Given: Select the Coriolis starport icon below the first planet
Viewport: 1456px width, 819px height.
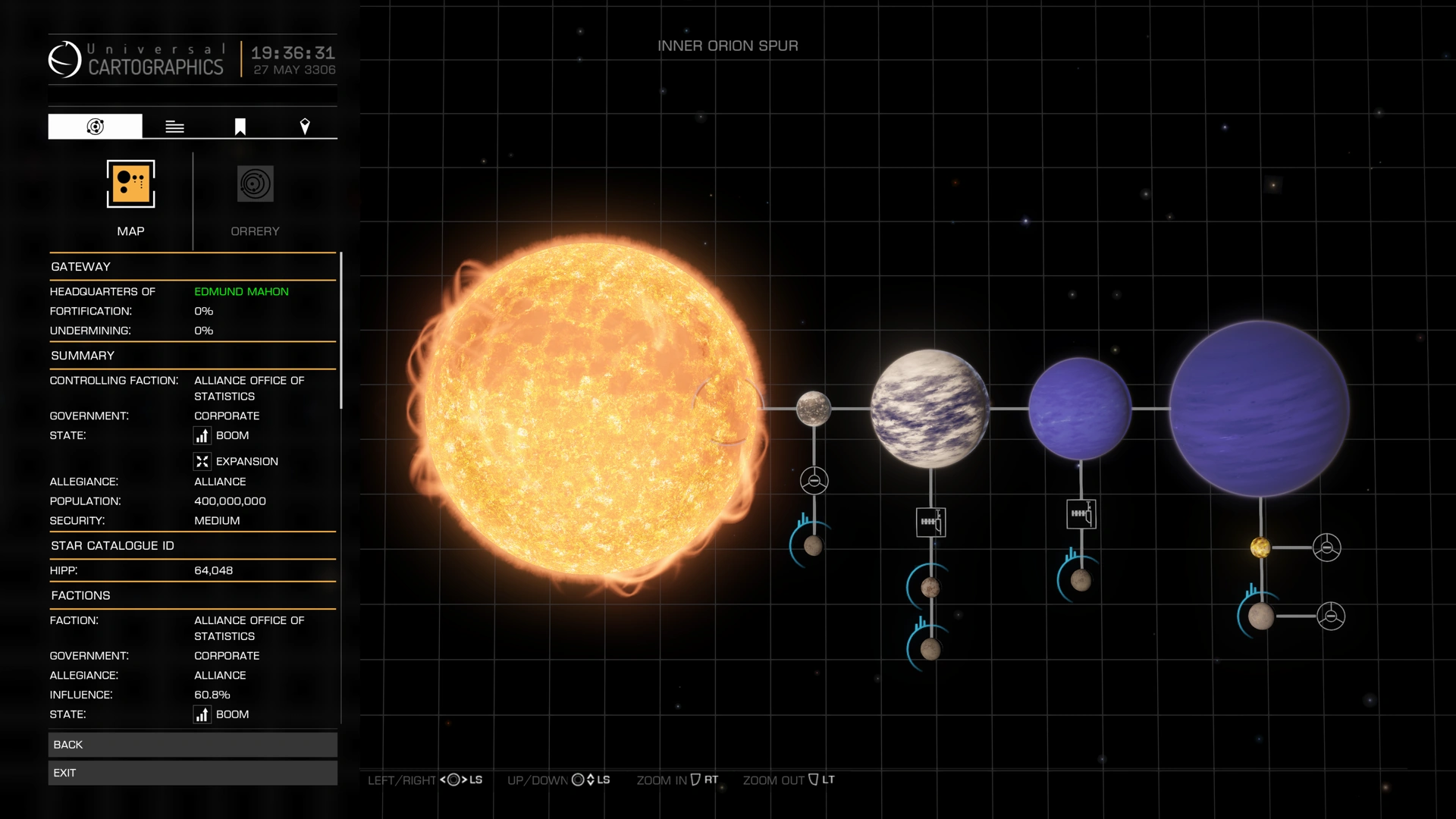Looking at the screenshot, I should (814, 480).
